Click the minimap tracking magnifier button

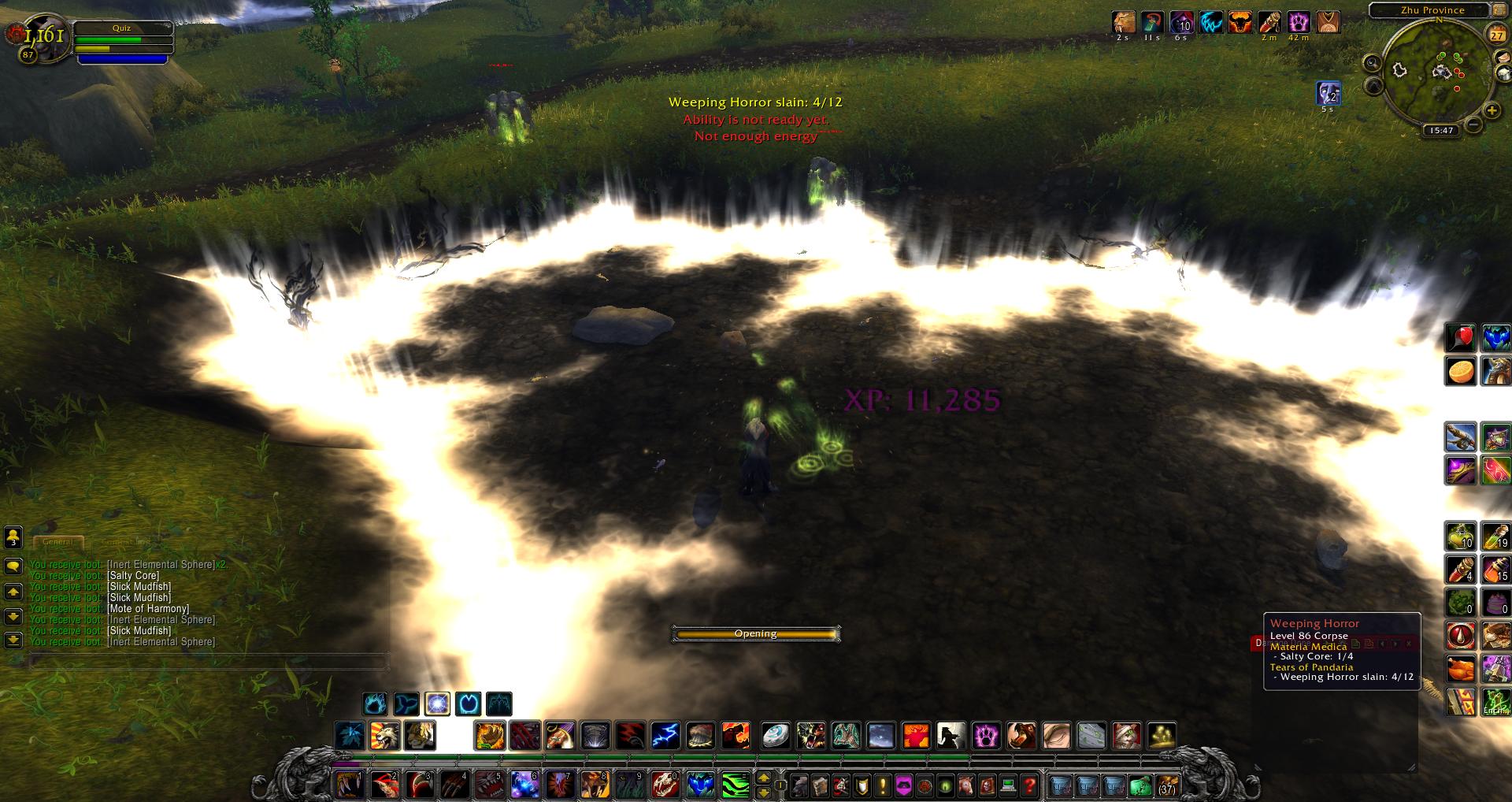pos(1373,62)
